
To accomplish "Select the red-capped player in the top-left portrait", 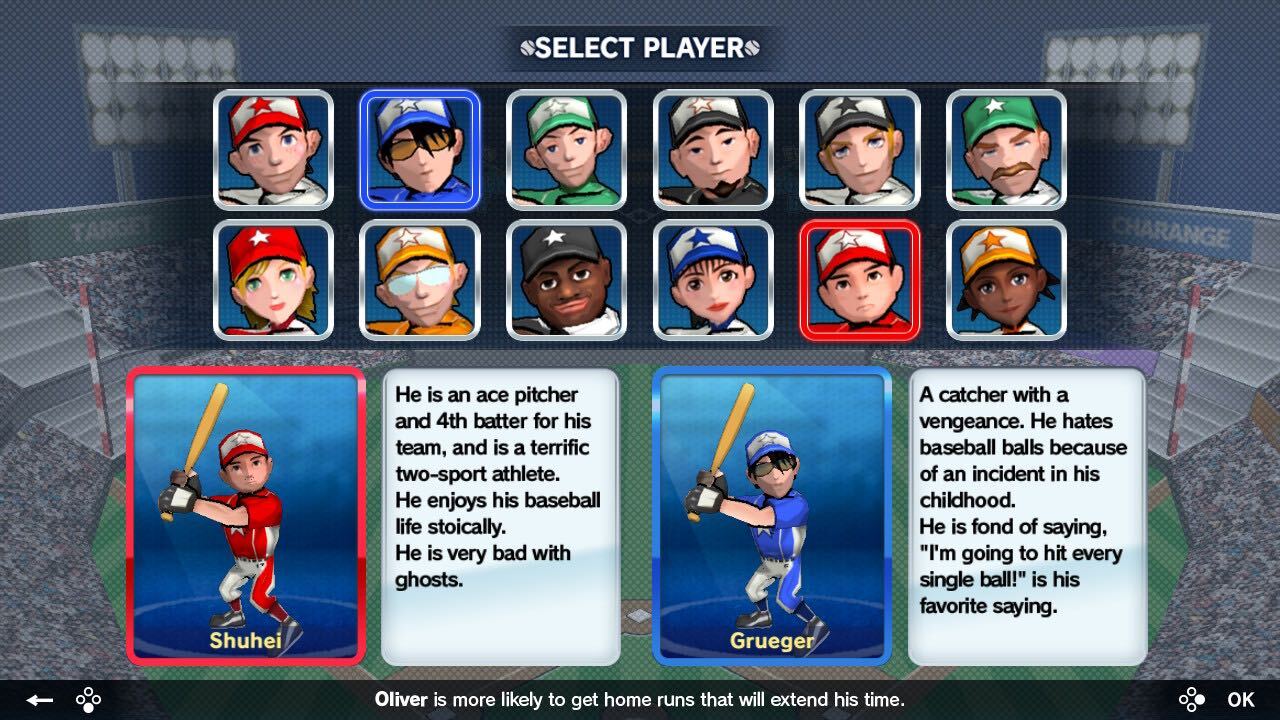I will coord(274,150).
